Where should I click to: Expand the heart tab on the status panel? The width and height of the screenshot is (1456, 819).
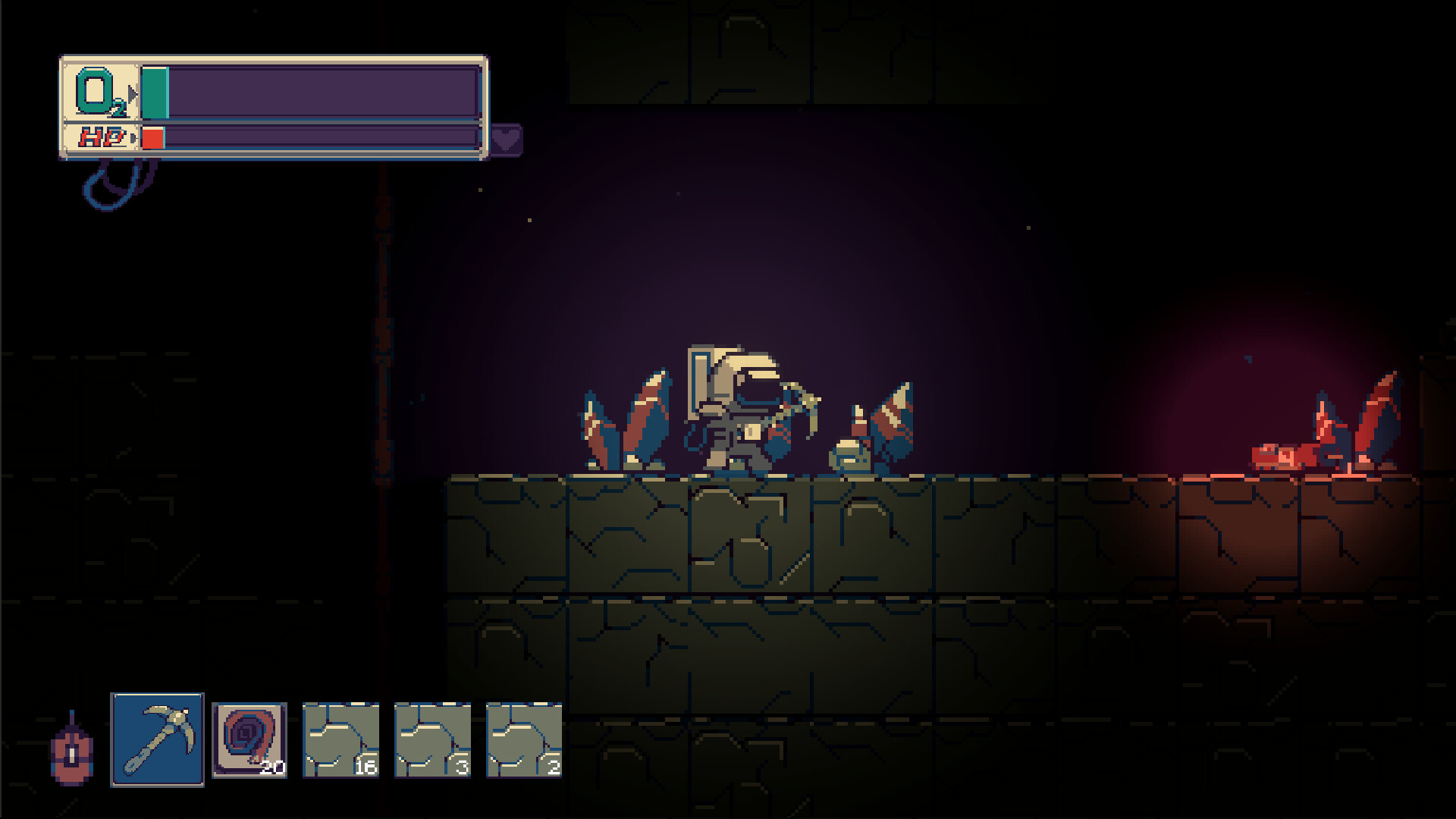[x=507, y=140]
